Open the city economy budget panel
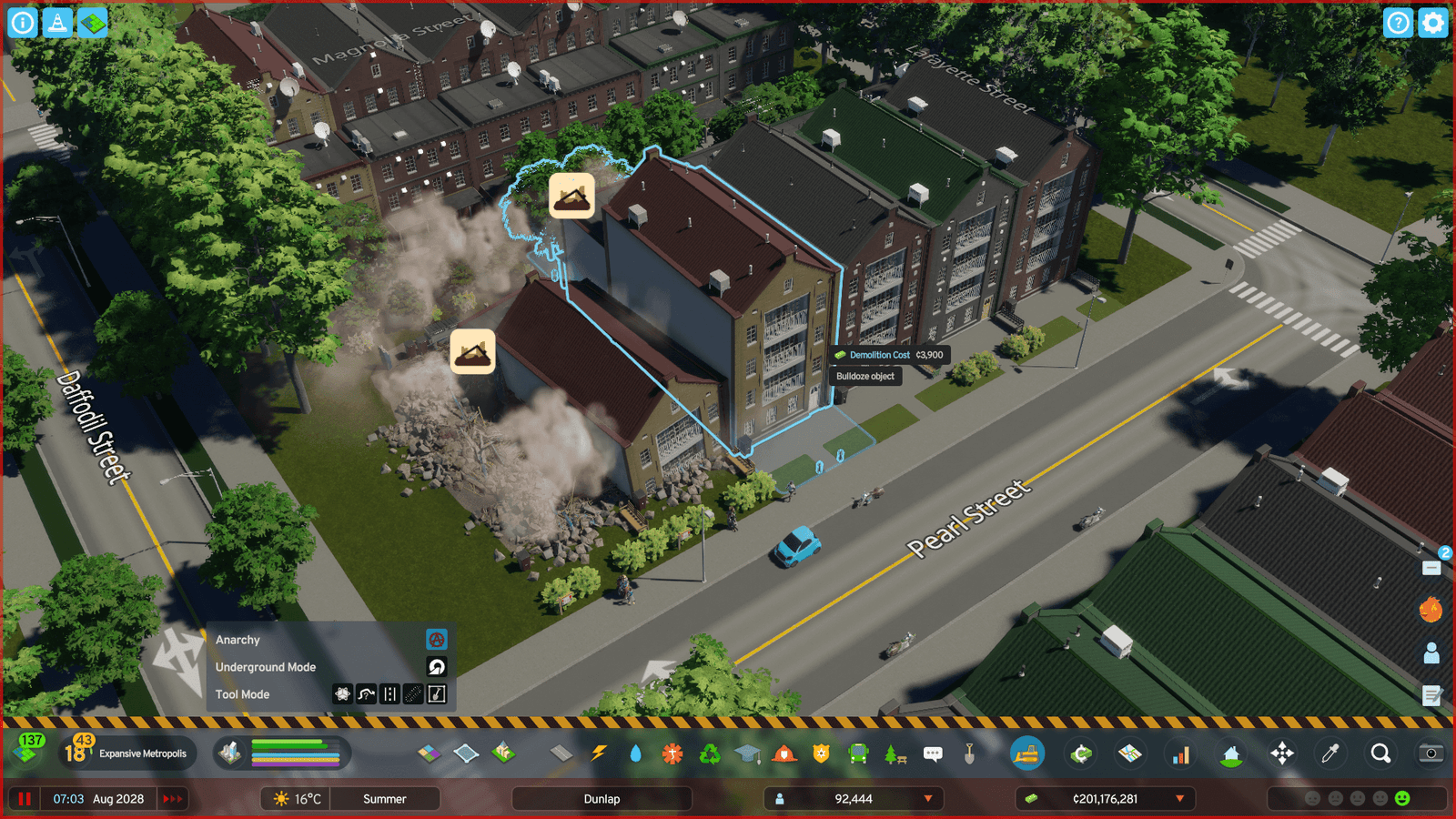 click(1080, 753)
